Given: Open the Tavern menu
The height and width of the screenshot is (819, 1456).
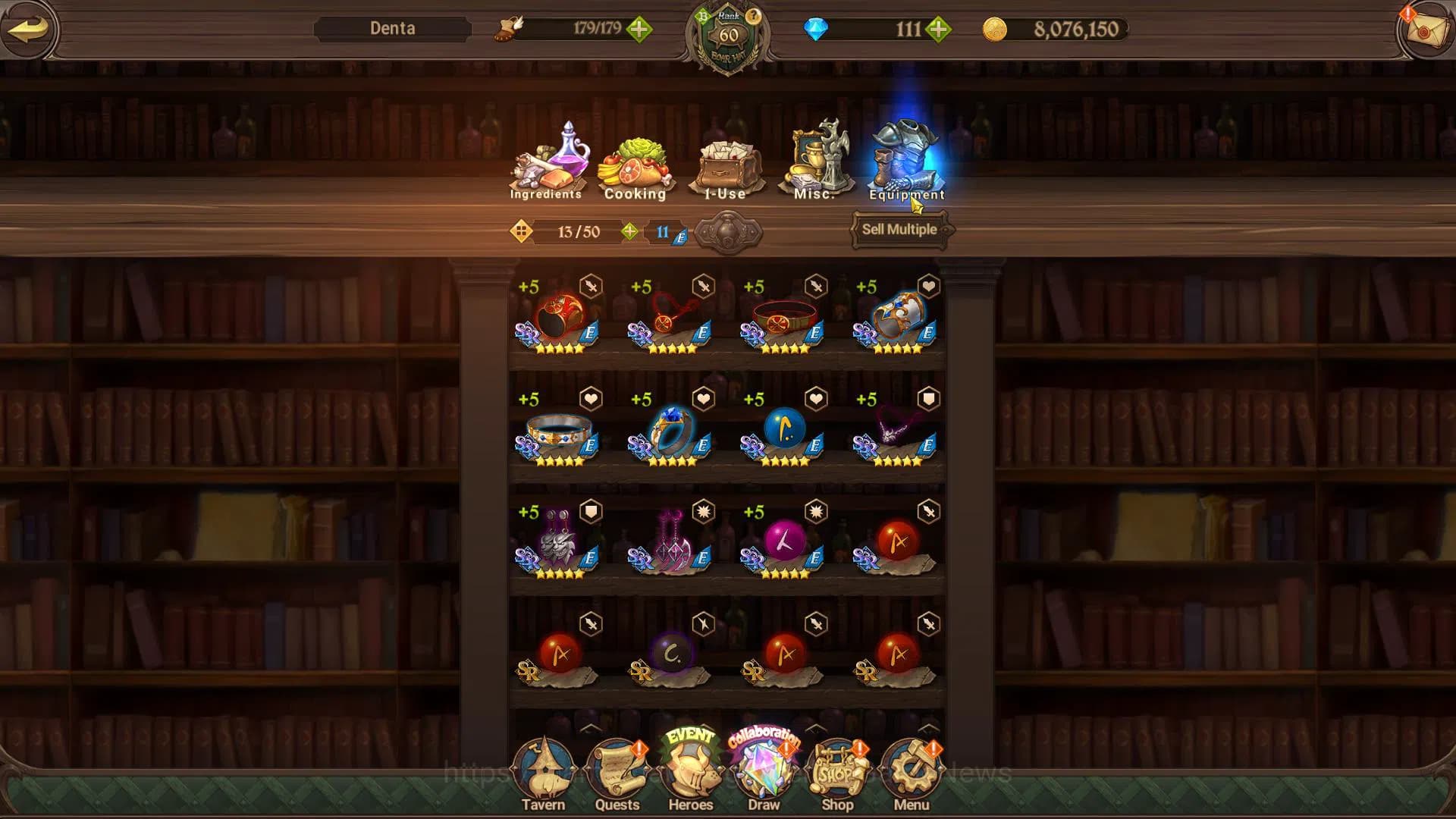Looking at the screenshot, I should point(543,775).
